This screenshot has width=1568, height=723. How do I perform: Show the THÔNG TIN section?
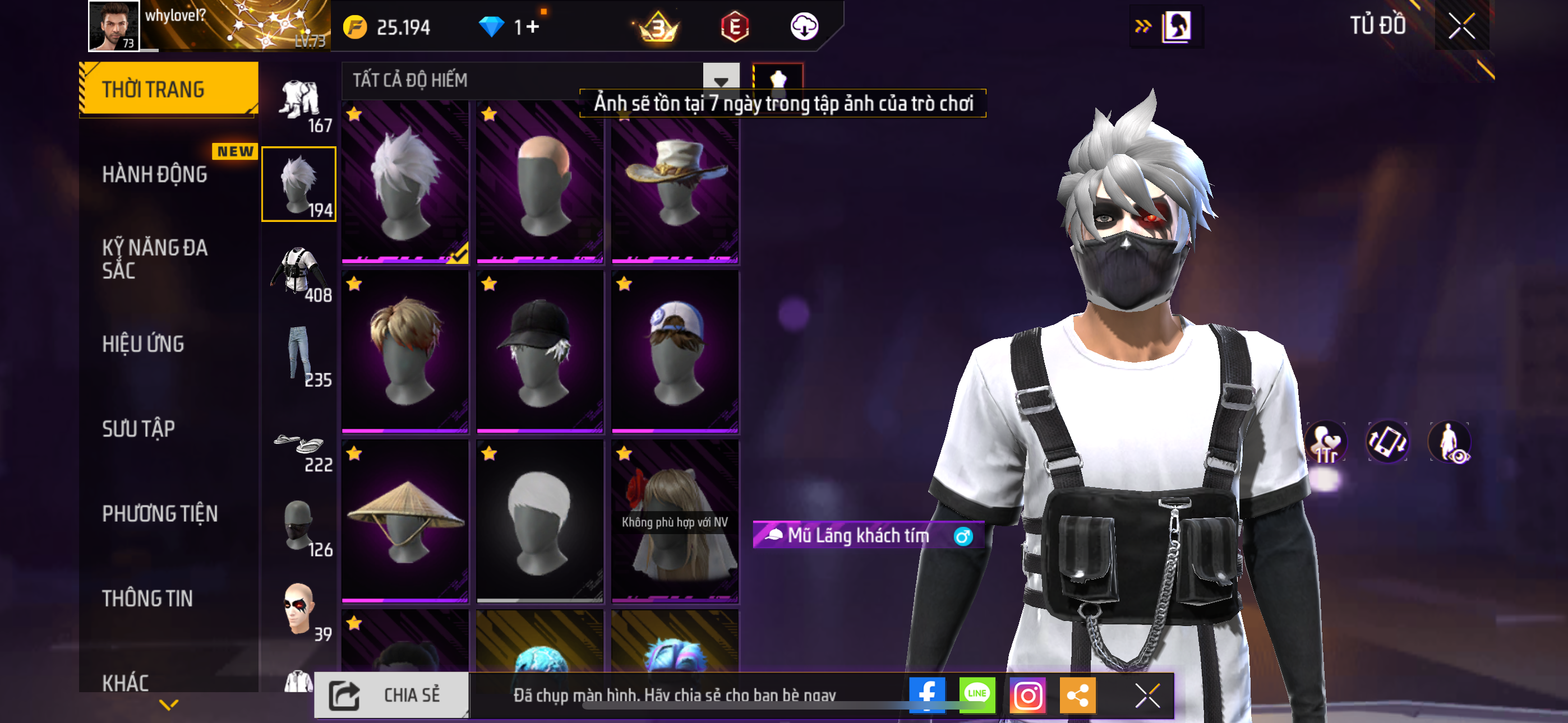click(147, 598)
